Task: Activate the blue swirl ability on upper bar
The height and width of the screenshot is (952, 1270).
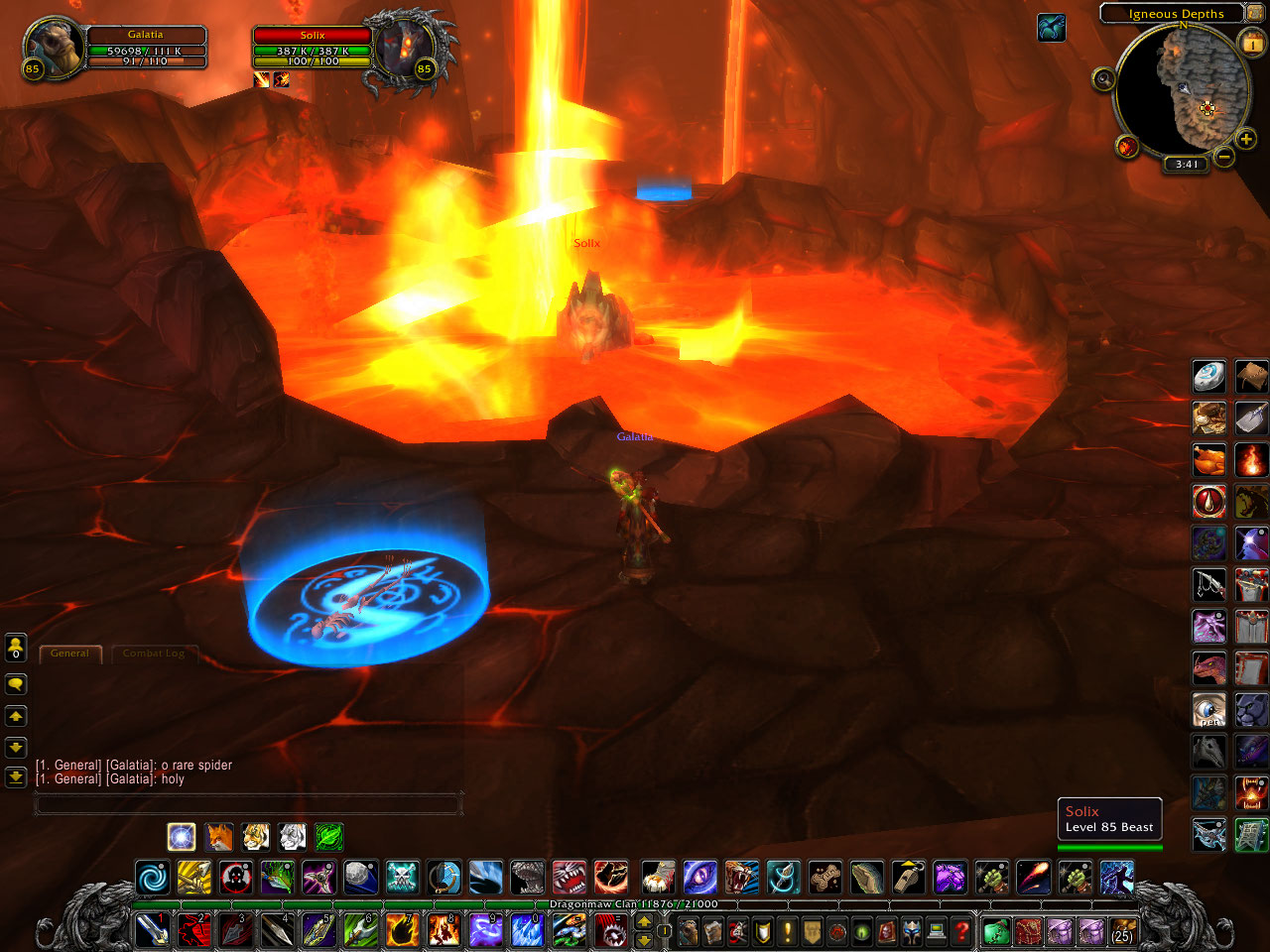Action: tap(152, 878)
